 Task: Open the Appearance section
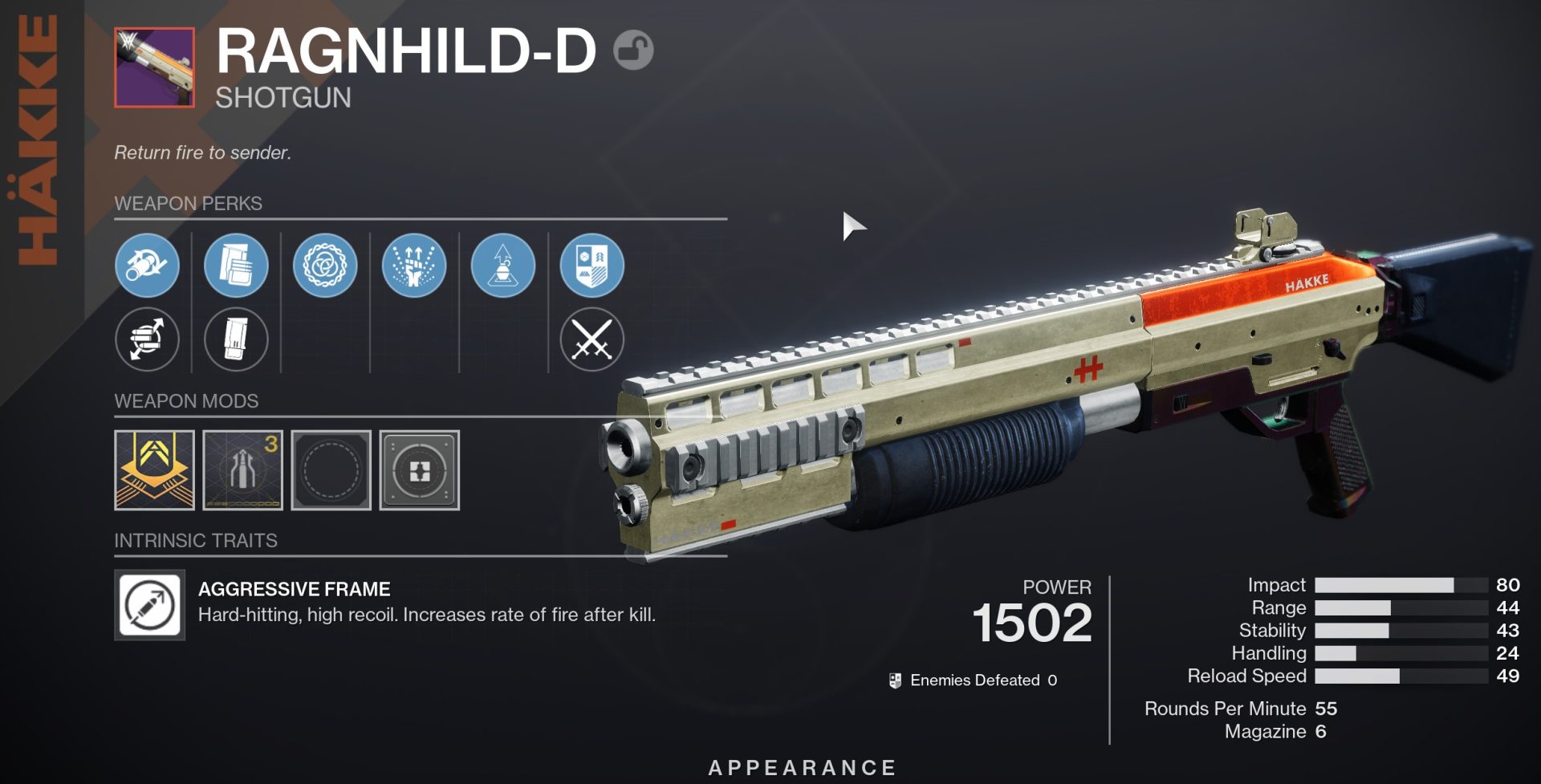(x=802, y=768)
